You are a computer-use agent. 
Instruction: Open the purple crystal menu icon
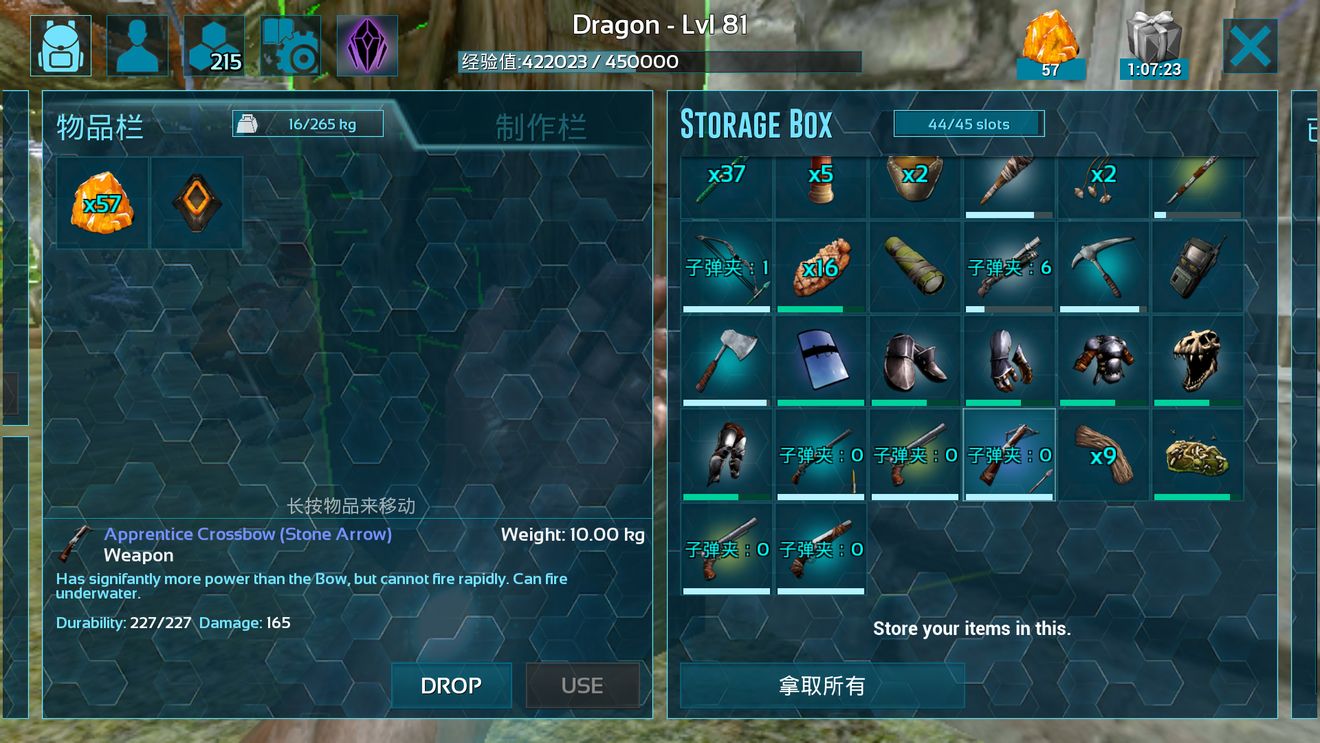[x=367, y=46]
